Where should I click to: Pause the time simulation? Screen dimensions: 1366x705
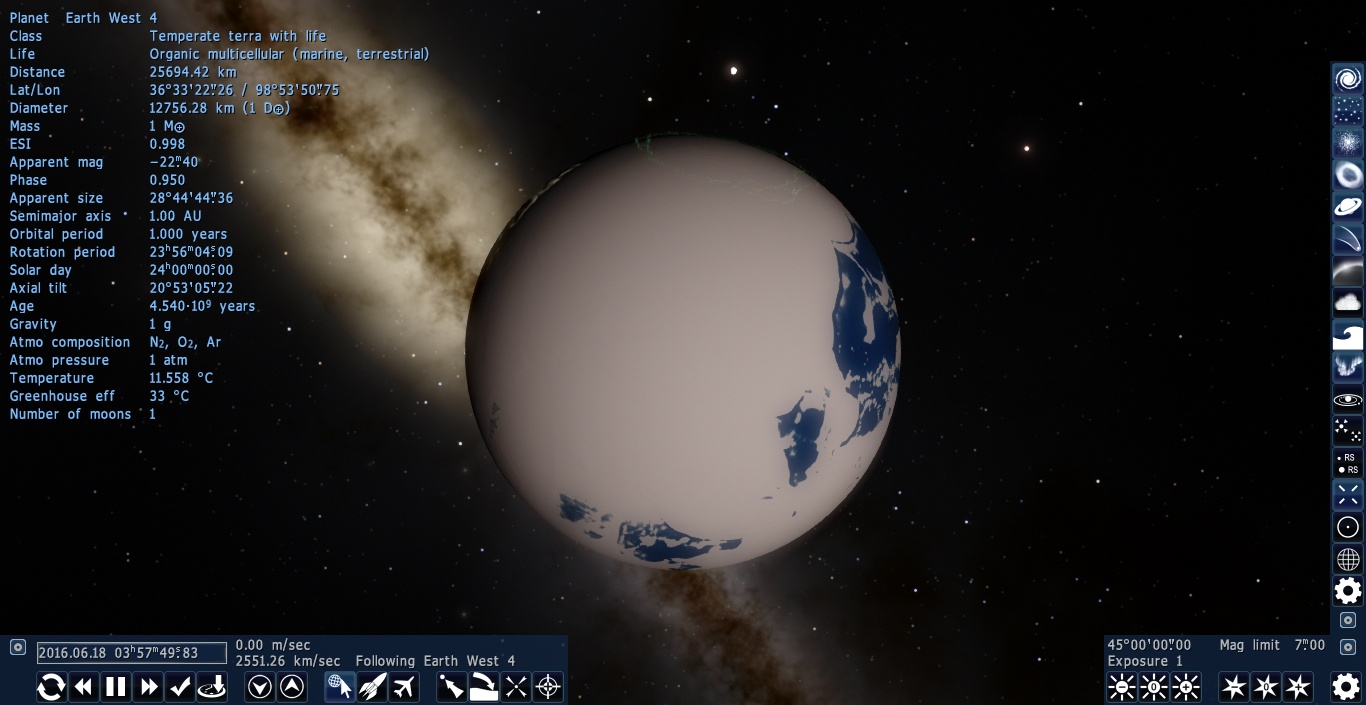click(x=116, y=687)
